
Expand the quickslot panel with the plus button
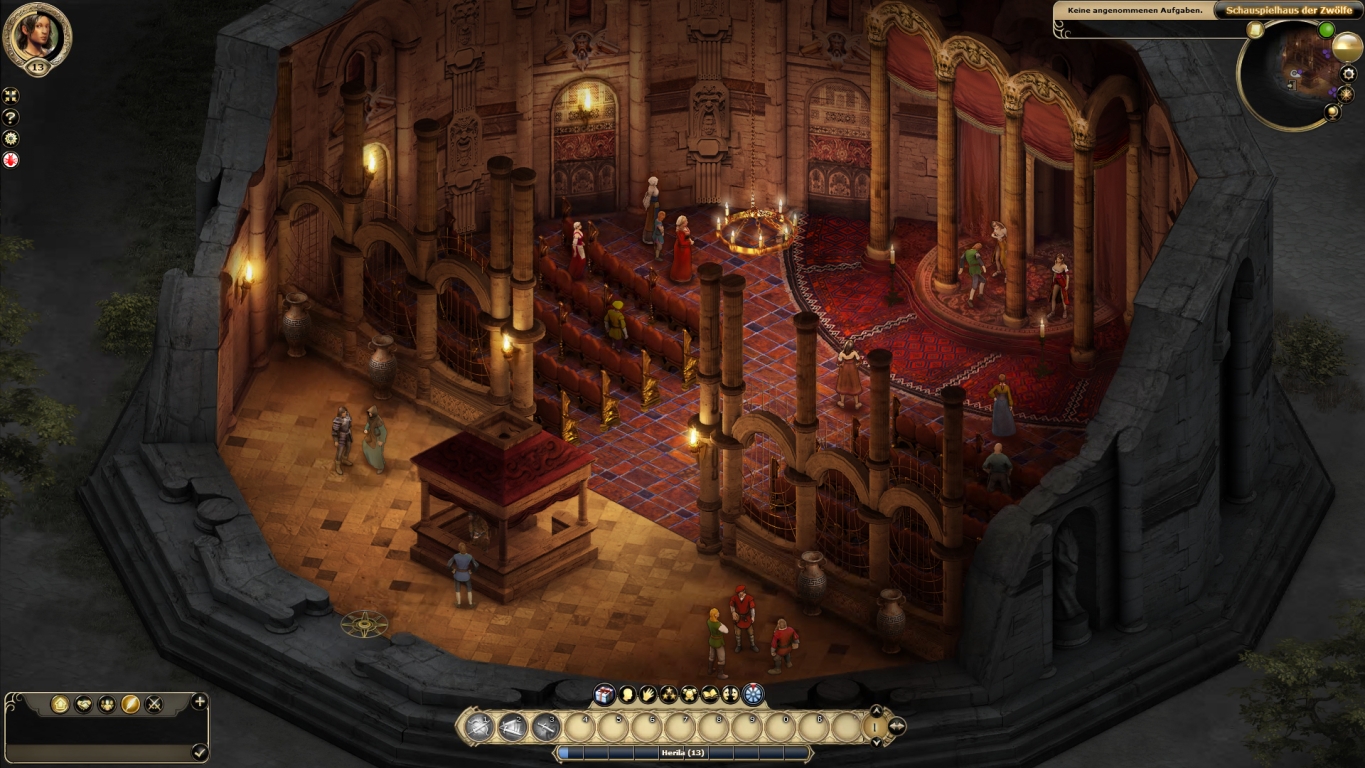coord(200,701)
